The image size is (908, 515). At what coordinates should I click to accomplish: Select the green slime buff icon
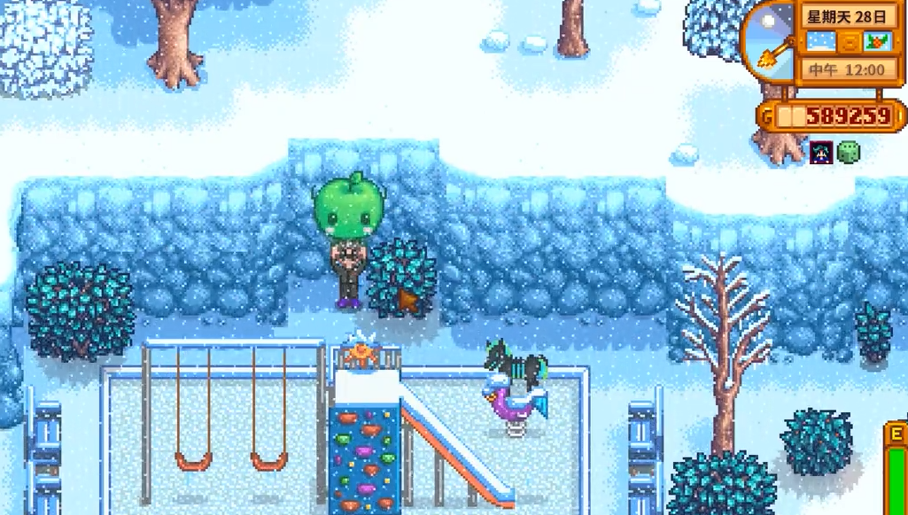point(848,152)
